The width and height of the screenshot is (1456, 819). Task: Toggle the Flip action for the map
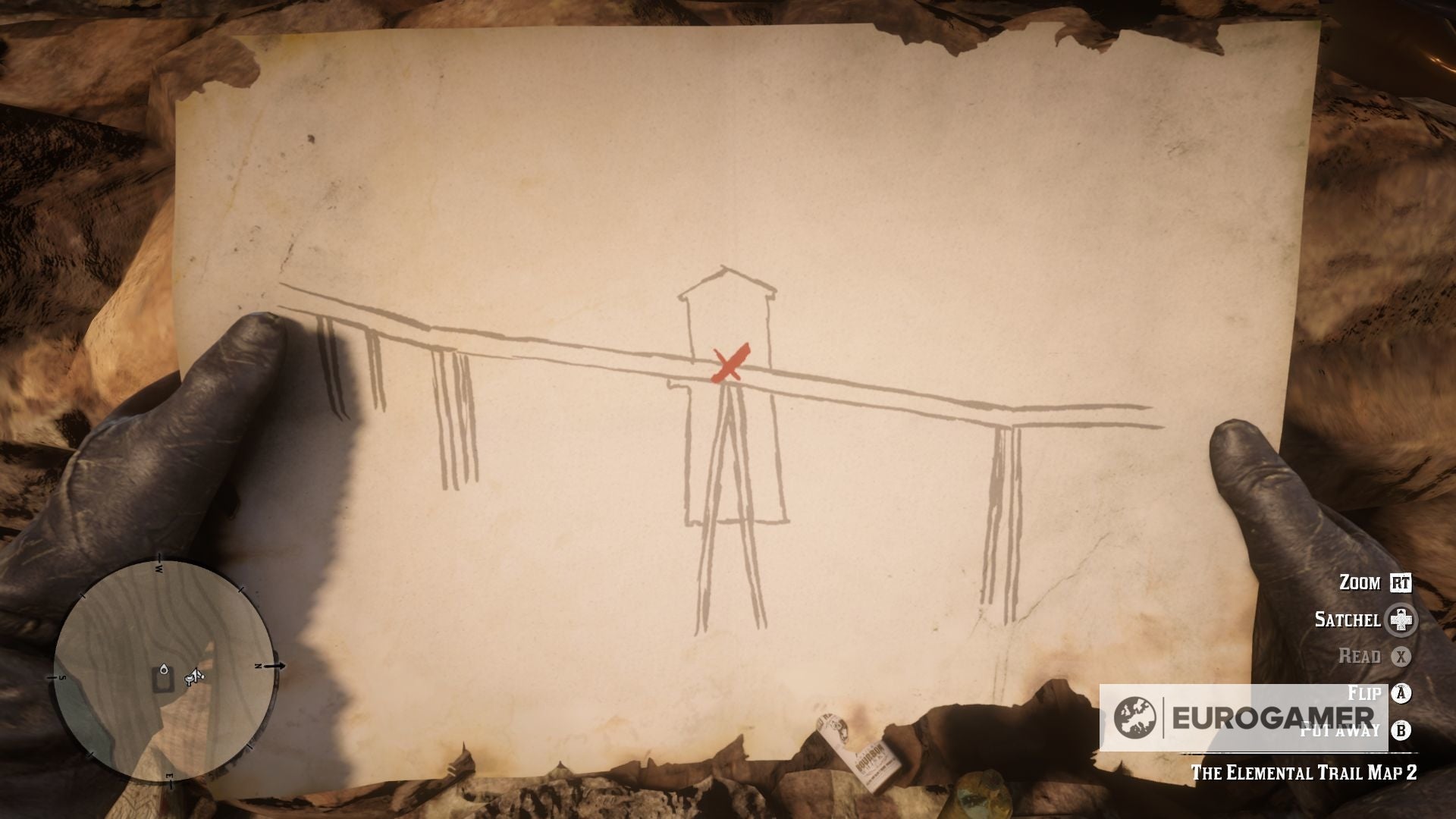[1366, 692]
